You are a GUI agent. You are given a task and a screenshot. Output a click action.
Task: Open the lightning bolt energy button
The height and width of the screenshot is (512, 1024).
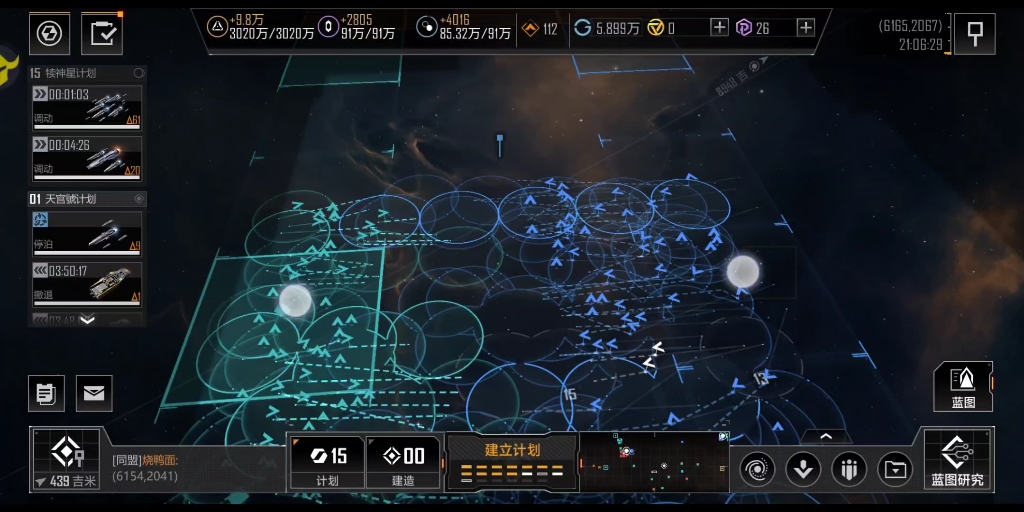[48, 34]
